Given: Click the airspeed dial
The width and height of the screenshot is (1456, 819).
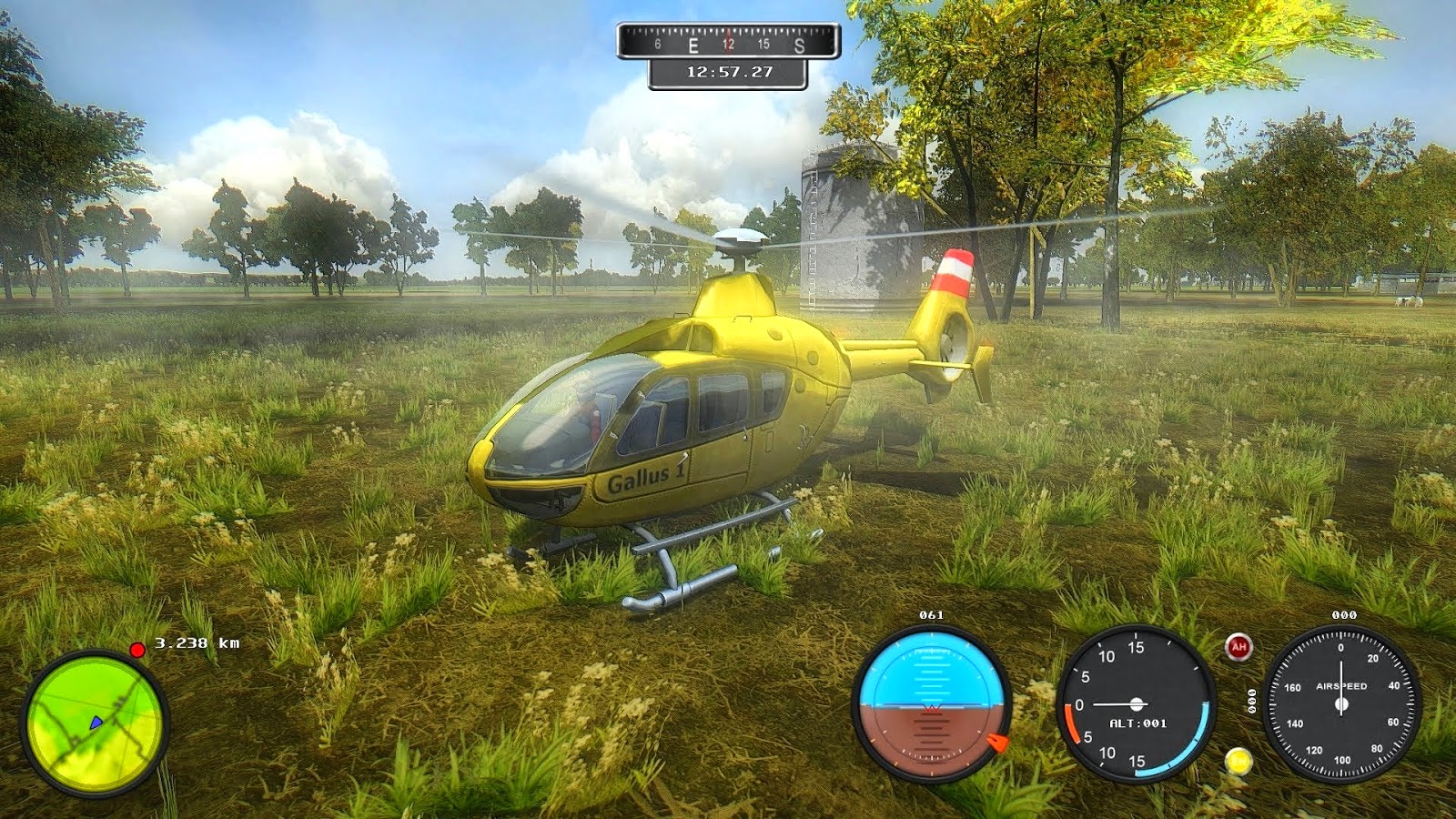Looking at the screenshot, I should [x=1341, y=704].
